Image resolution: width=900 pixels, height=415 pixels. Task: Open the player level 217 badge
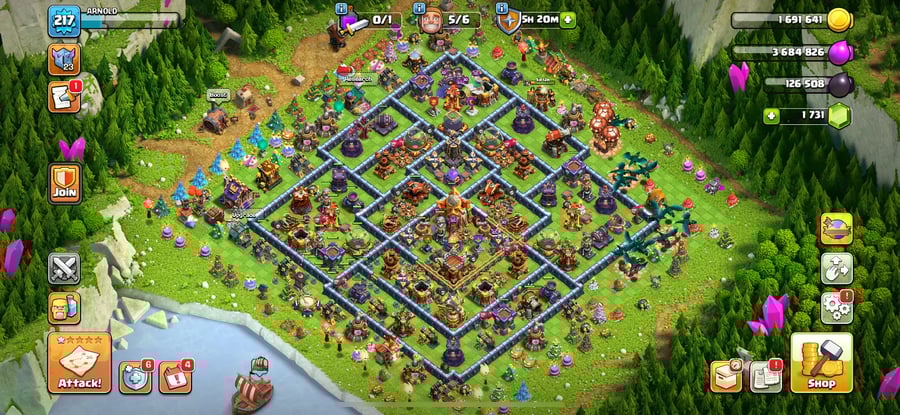point(63,21)
